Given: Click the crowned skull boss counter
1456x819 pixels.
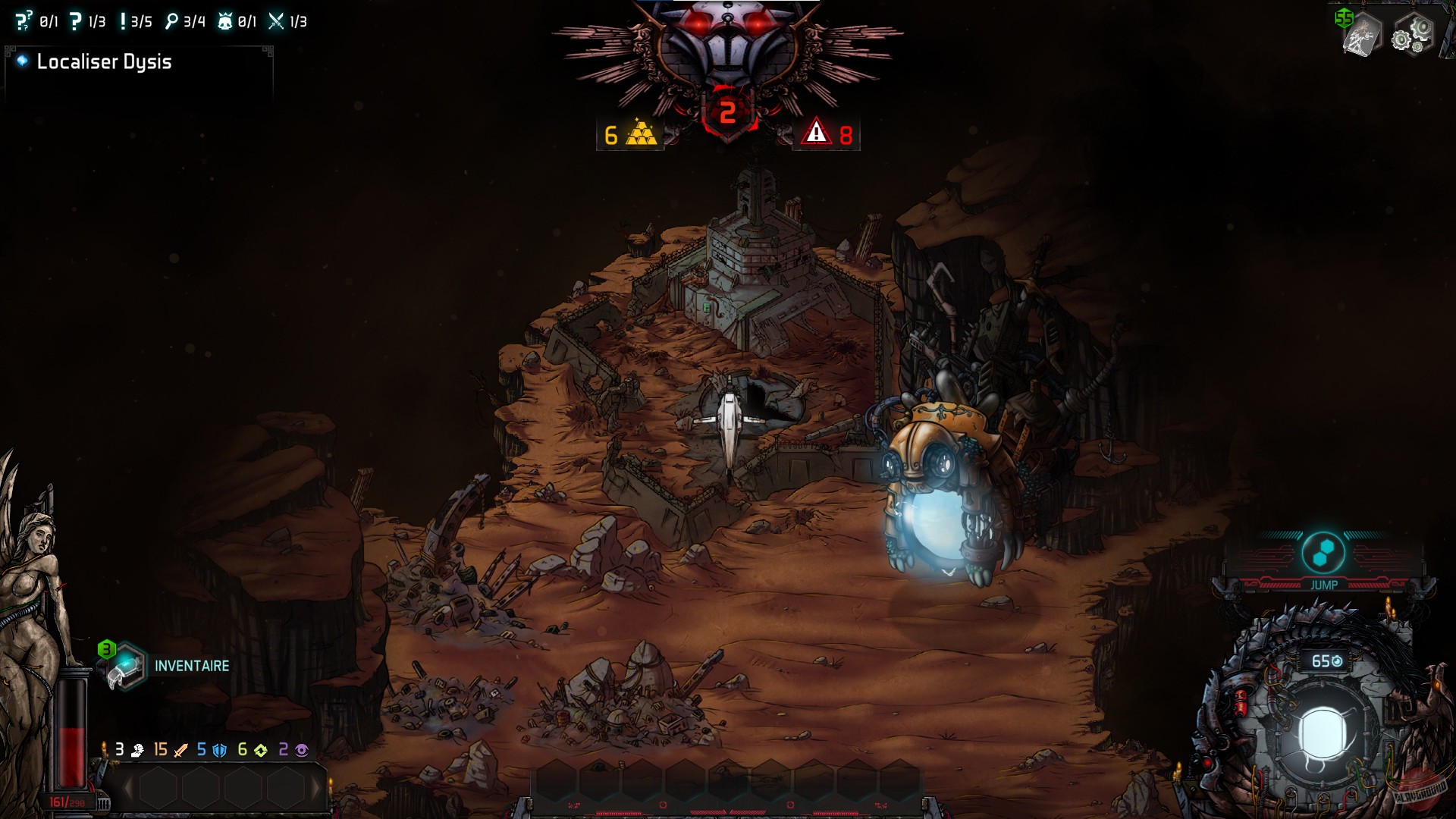Looking at the screenshot, I should [x=224, y=21].
